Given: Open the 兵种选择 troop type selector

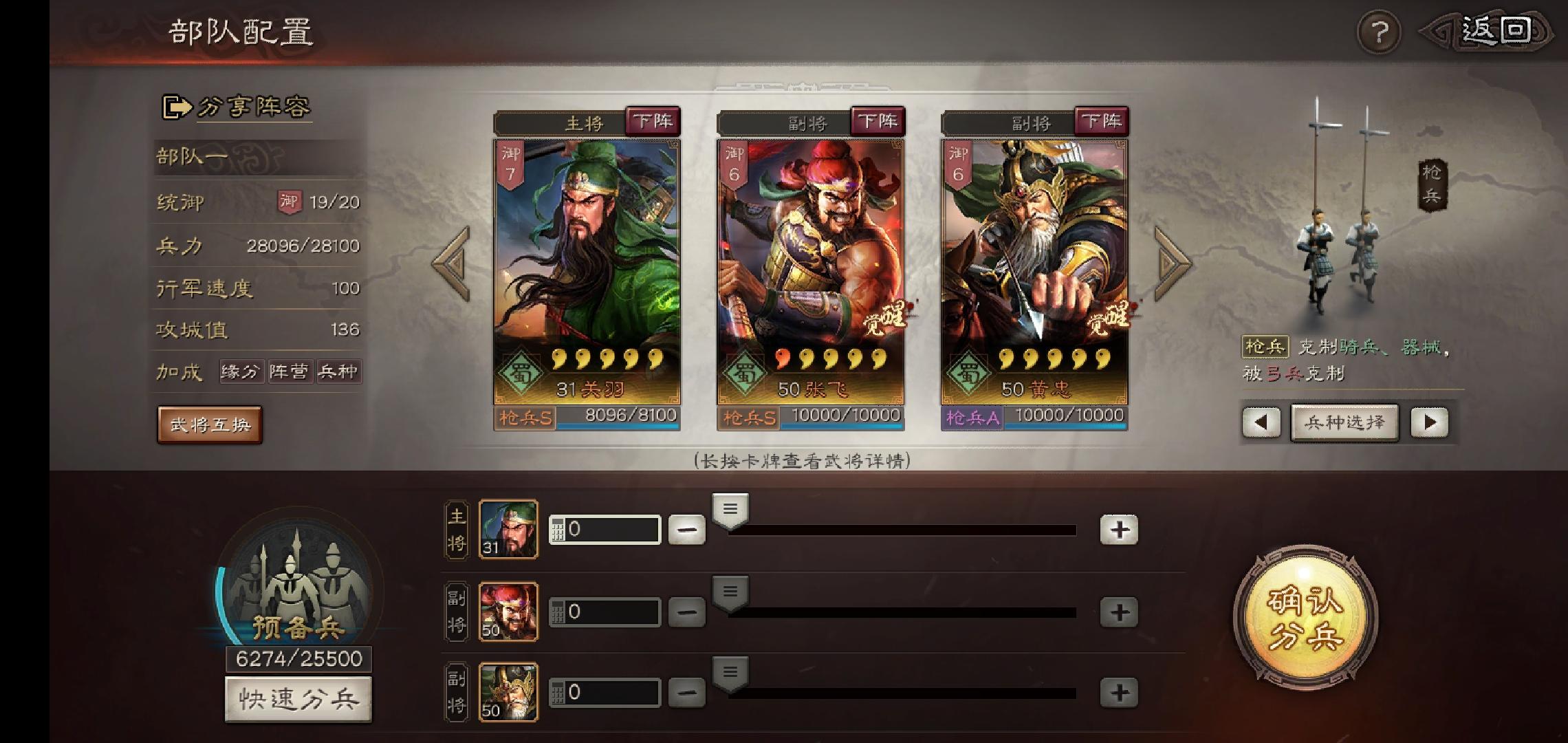Looking at the screenshot, I should [1344, 422].
